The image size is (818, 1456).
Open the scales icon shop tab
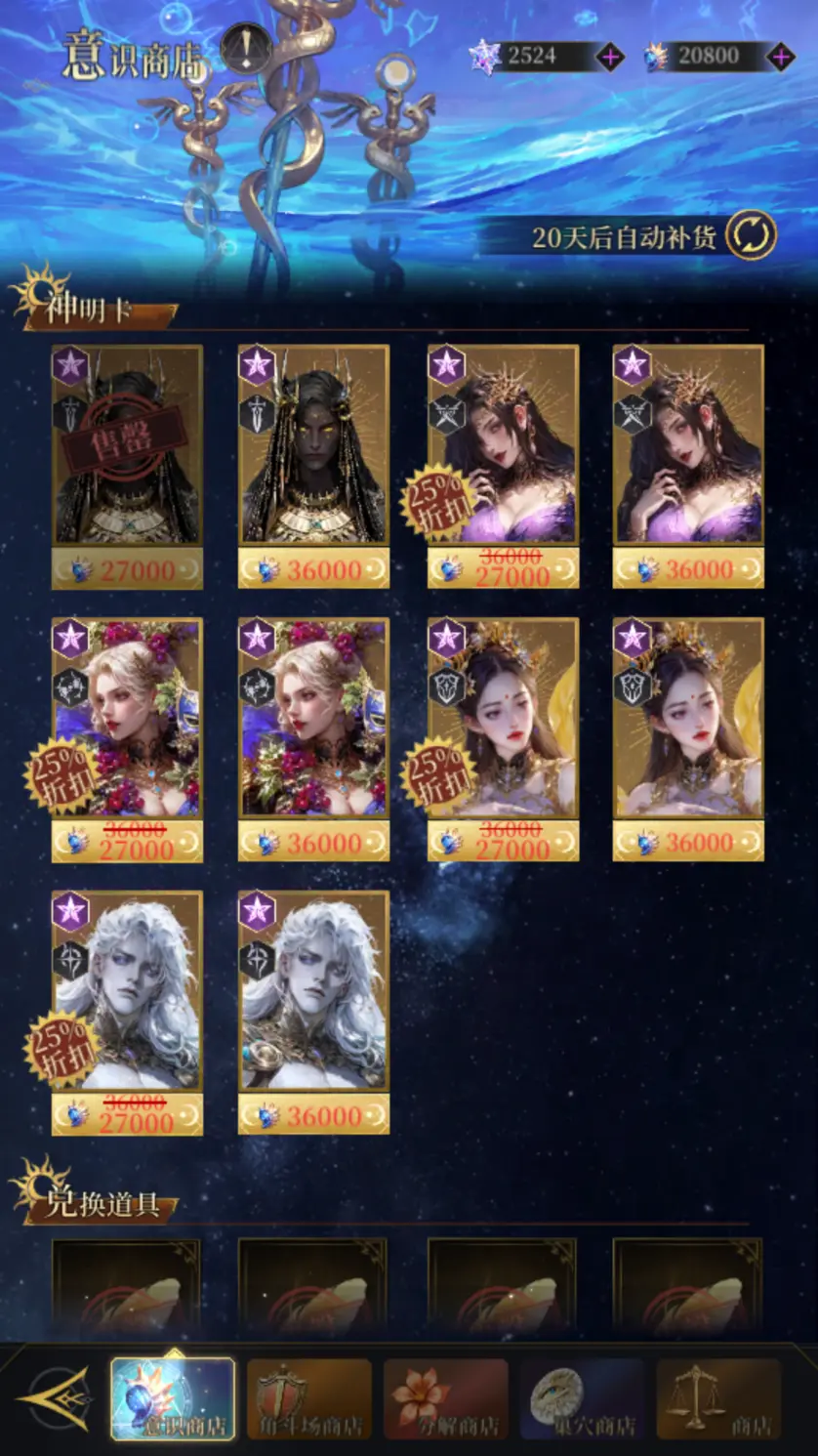pyautogui.click(x=719, y=1398)
